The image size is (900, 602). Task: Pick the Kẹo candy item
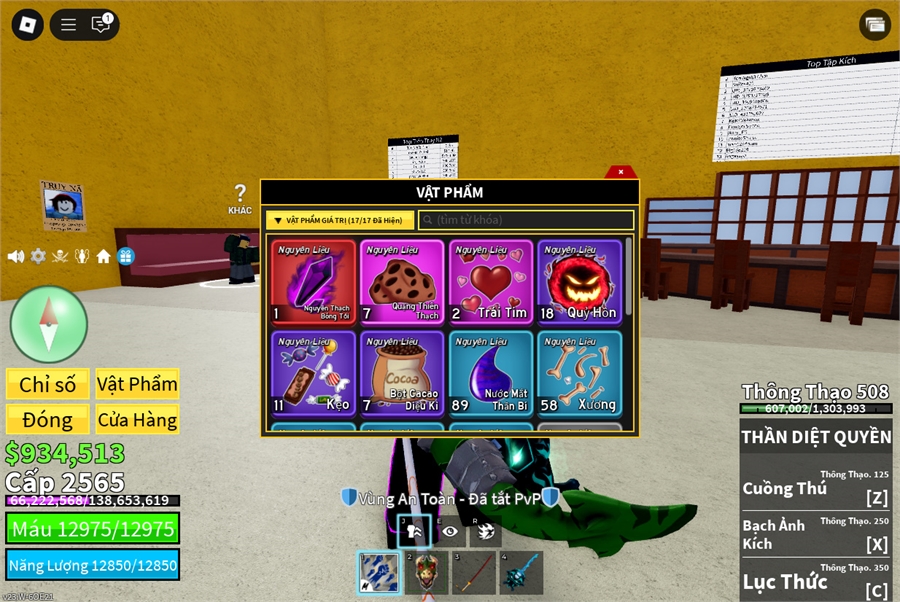313,373
